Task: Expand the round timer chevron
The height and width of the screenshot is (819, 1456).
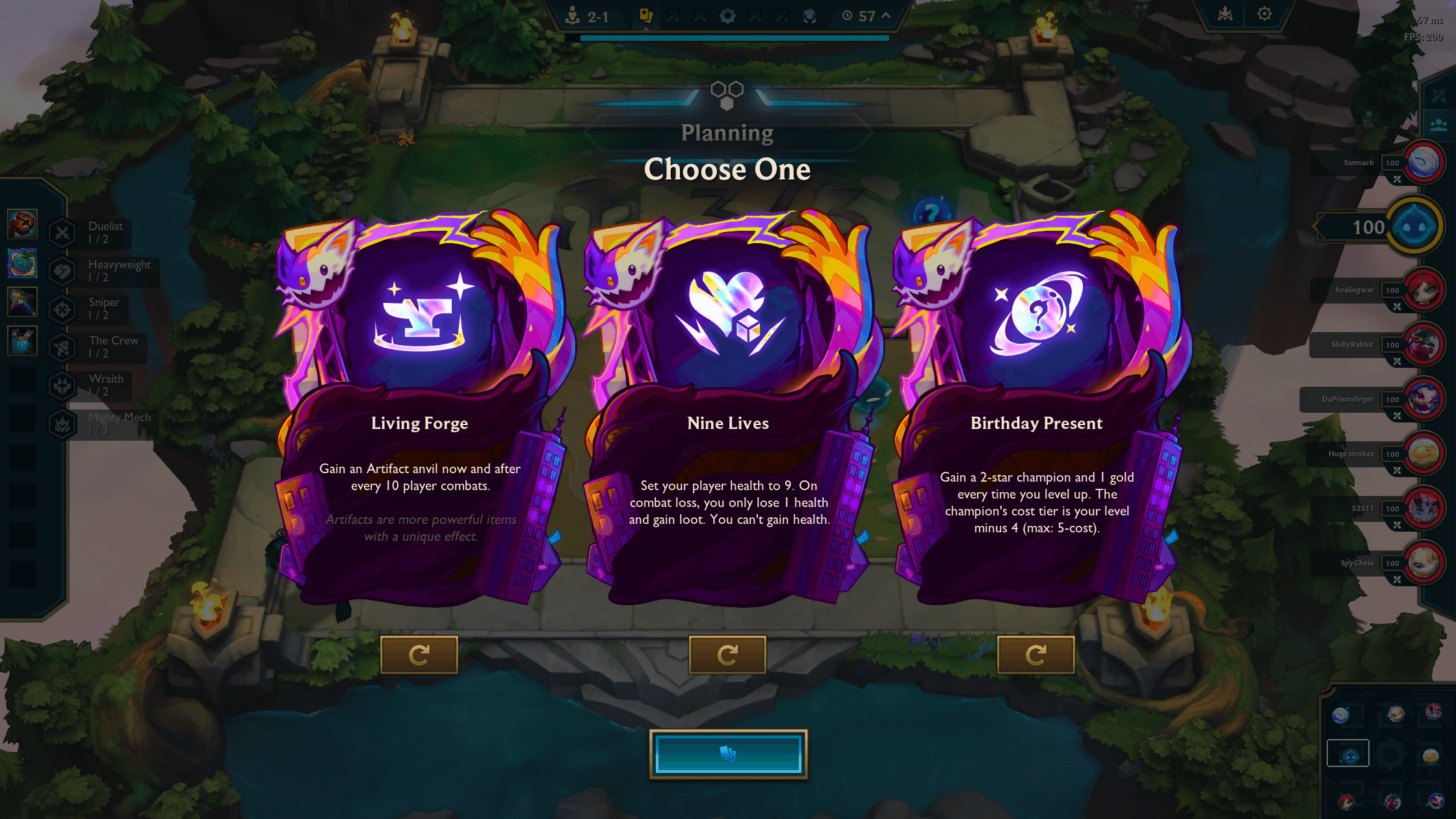Action: pos(885,16)
